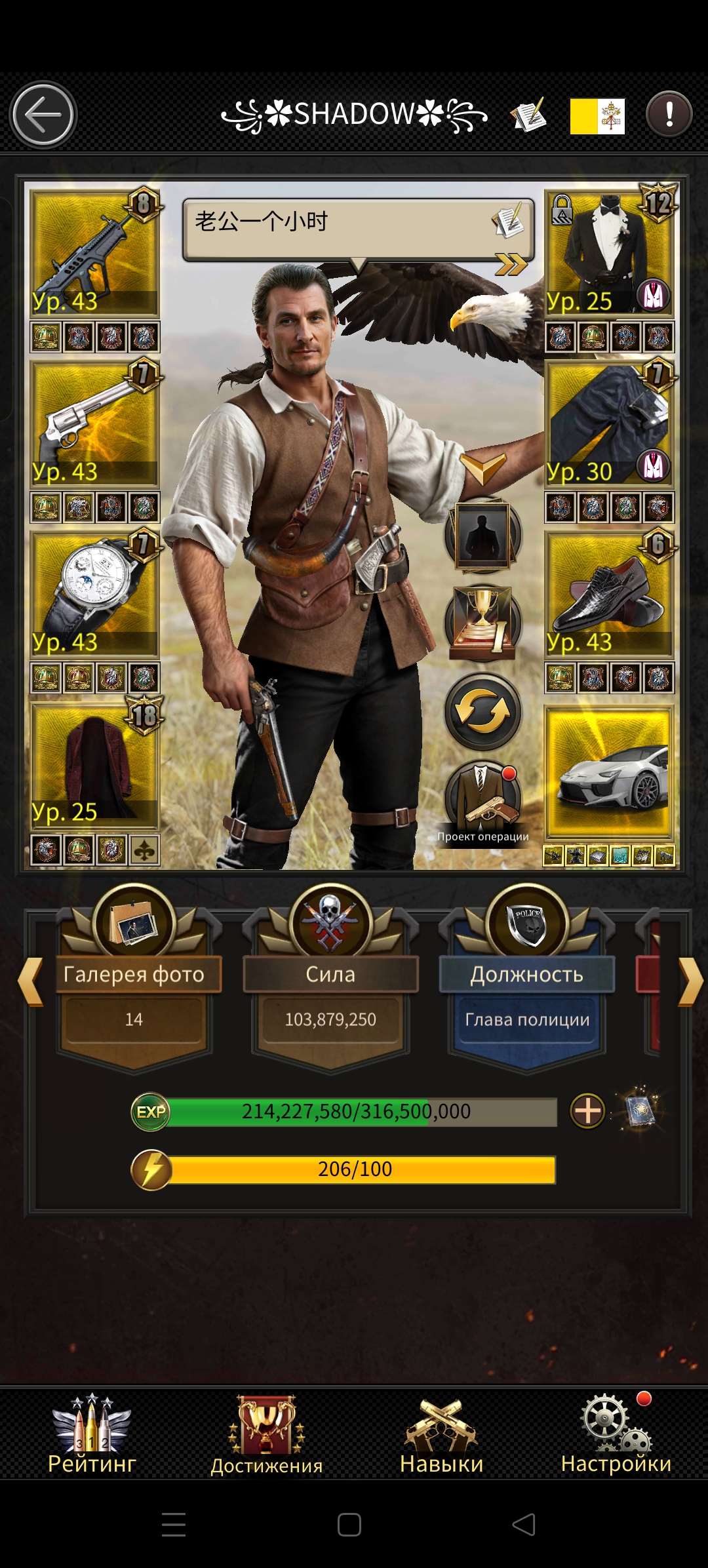Image resolution: width=708 pixels, height=1568 pixels.
Task: Select the black leather shoes slot
Action: 609,594
